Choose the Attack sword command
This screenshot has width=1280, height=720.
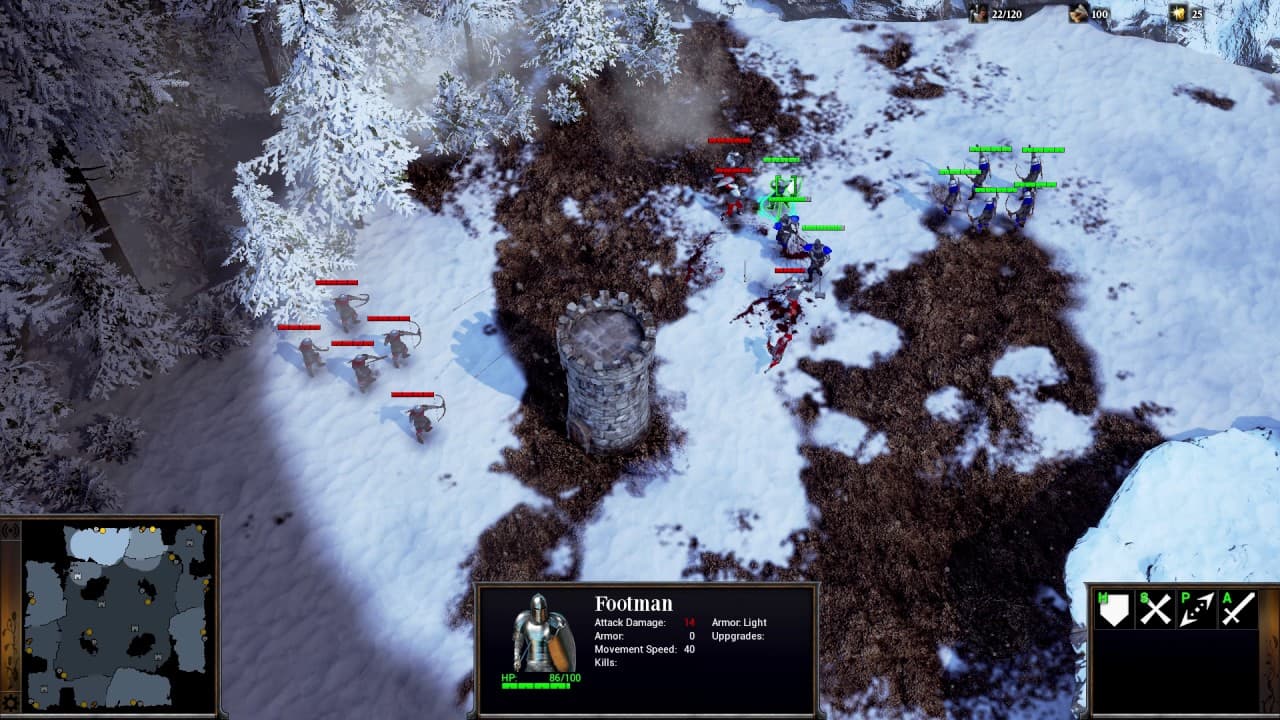pos(1237,609)
